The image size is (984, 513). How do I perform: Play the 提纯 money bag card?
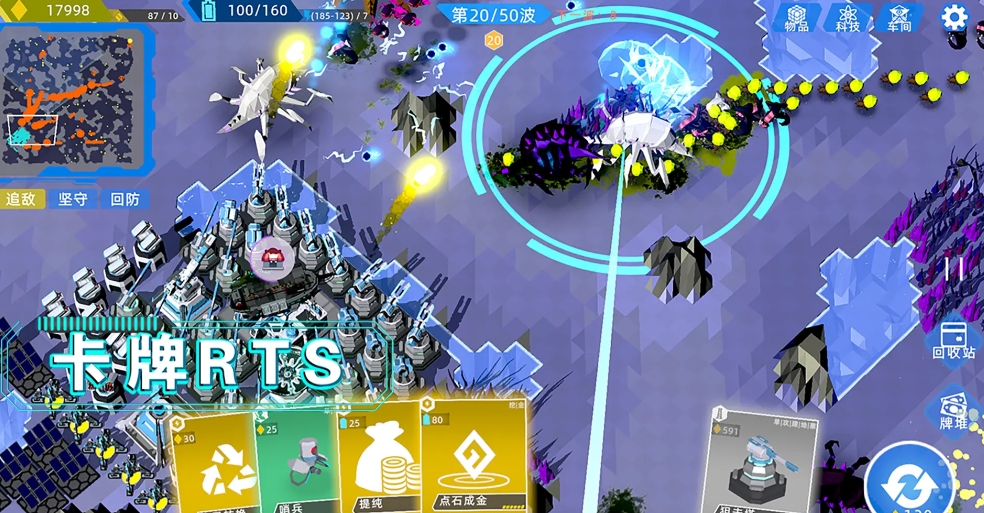click(380, 462)
